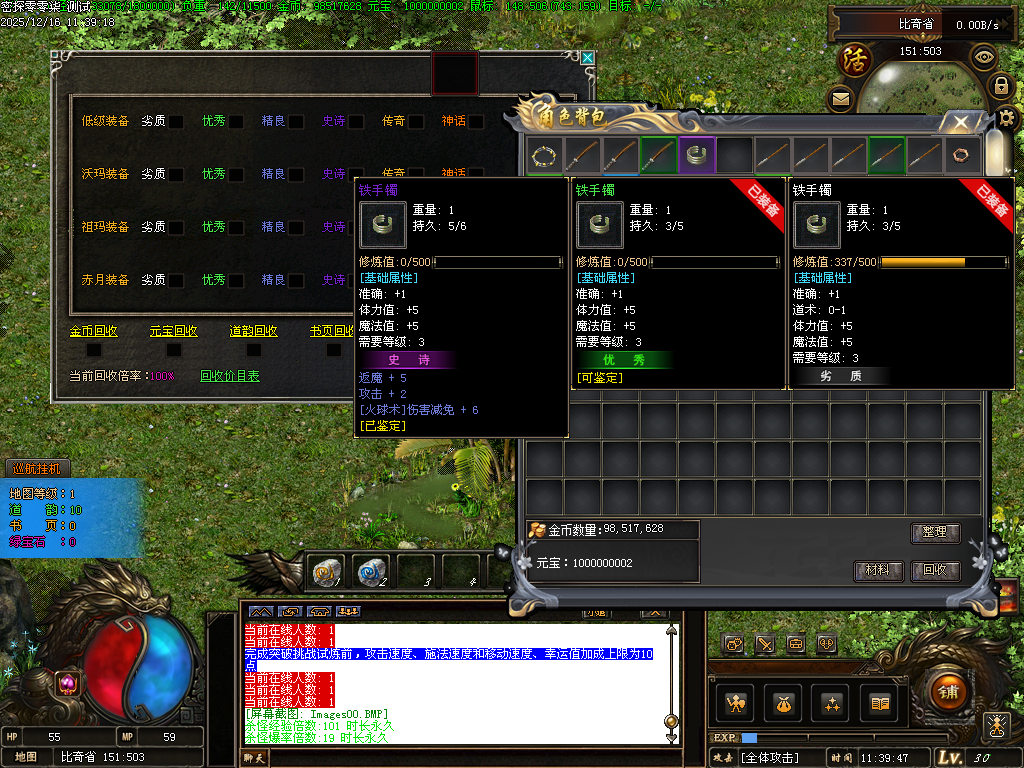
Task: Toggle 低级装备 劣质 checkbox
Action: [x=175, y=122]
